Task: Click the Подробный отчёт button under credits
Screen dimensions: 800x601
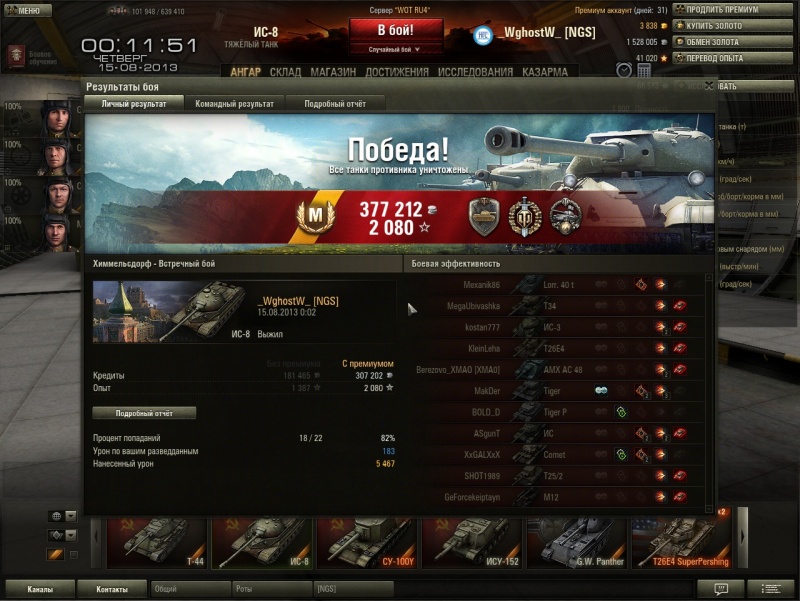Action: click(144, 413)
